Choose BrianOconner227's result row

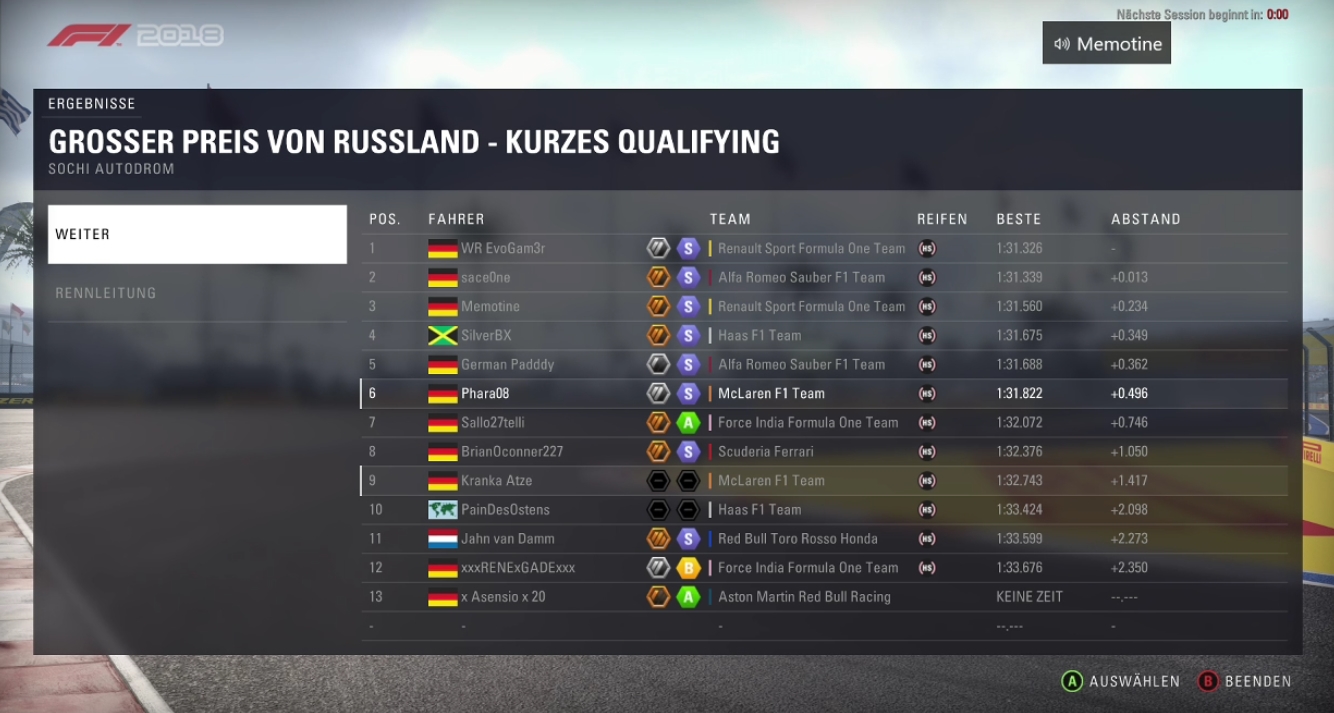click(512, 451)
